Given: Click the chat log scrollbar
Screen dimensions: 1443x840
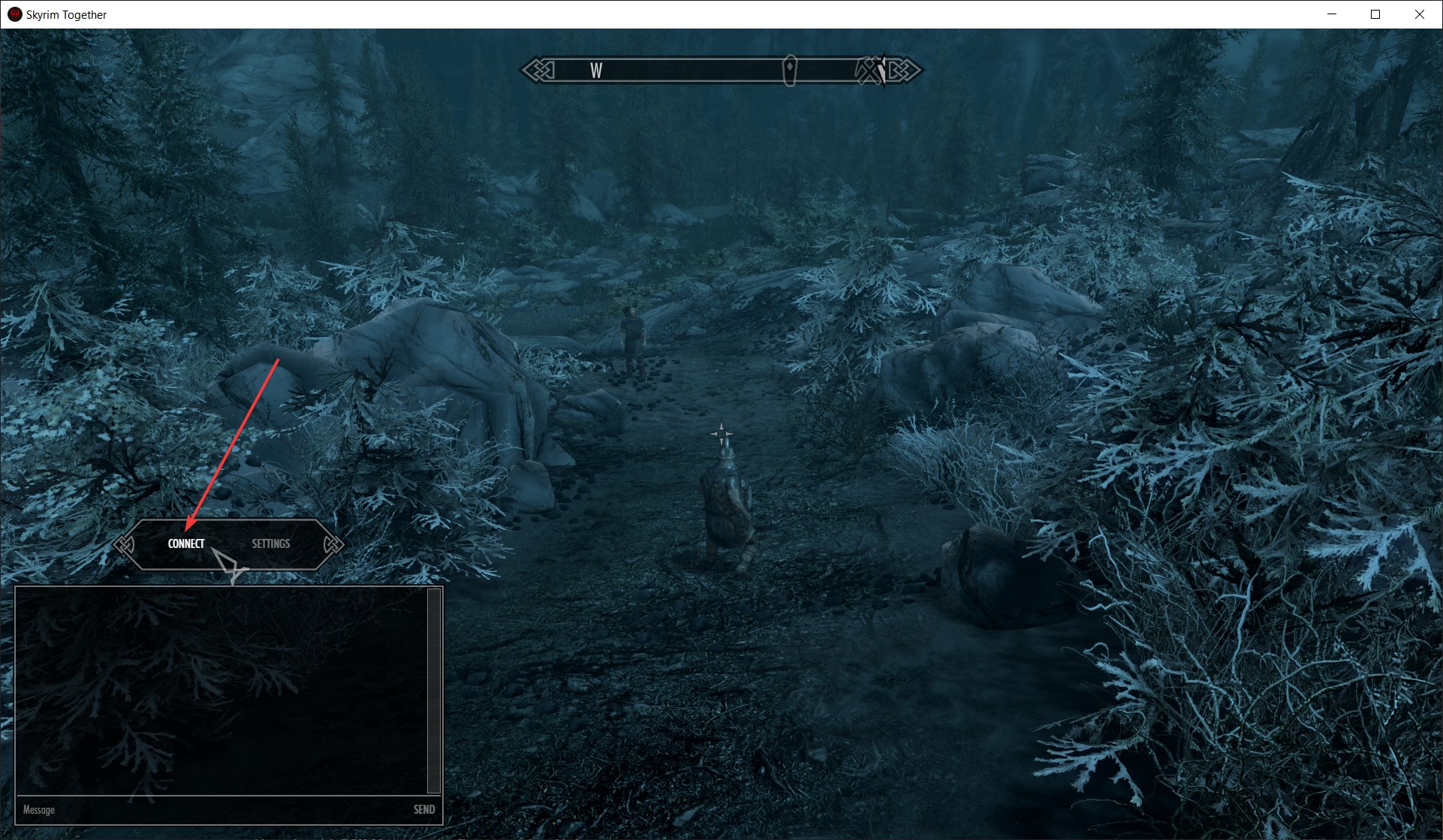Looking at the screenshot, I should click(x=433, y=691).
